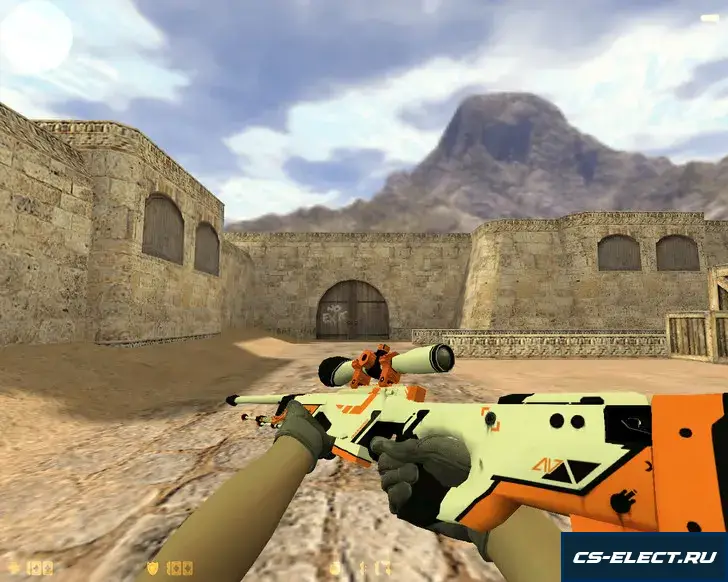The image size is (728, 582).
Task: Click the CS-ELECT.RU watermark banner
Action: click(x=643, y=556)
